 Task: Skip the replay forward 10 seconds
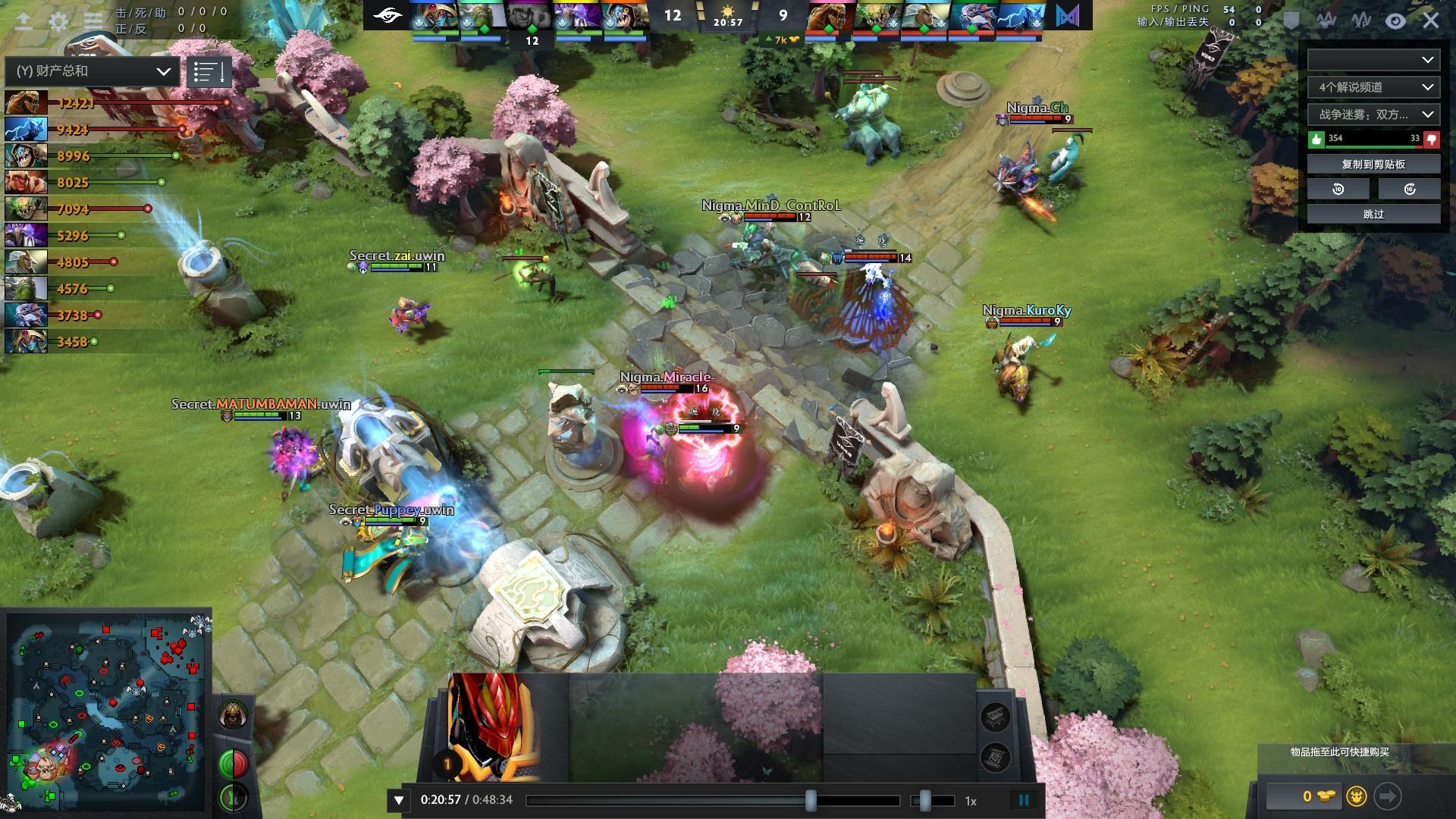coord(1409,189)
